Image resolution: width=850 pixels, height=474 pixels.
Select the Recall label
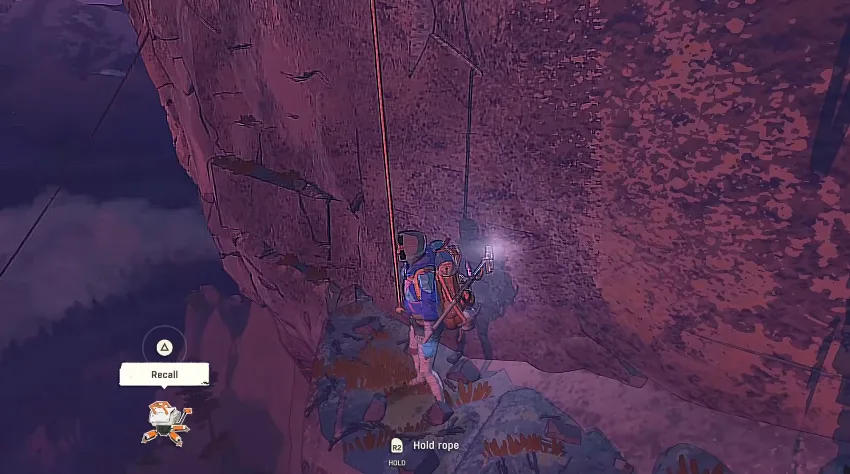click(164, 374)
